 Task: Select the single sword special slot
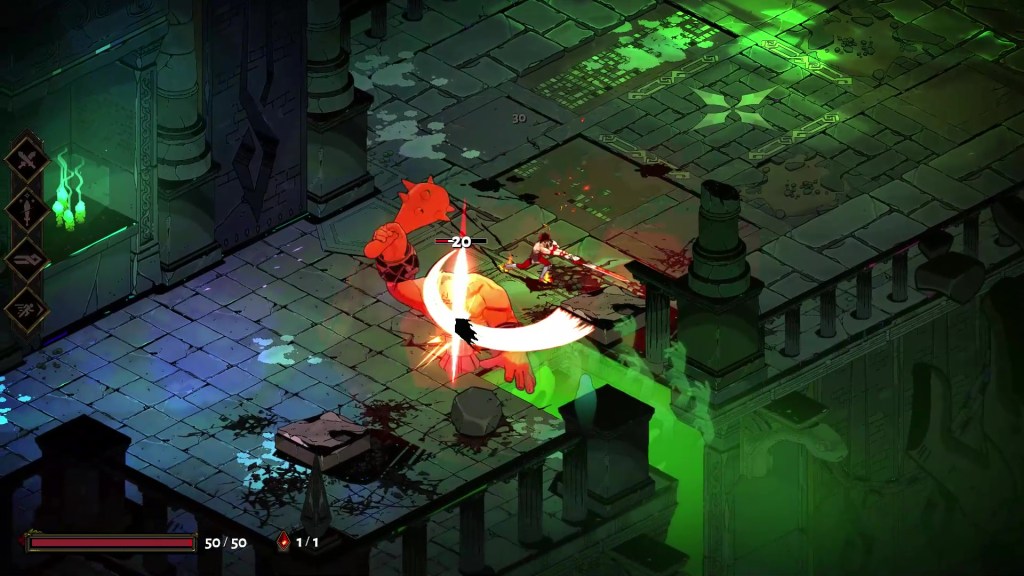pyautogui.click(x=27, y=209)
